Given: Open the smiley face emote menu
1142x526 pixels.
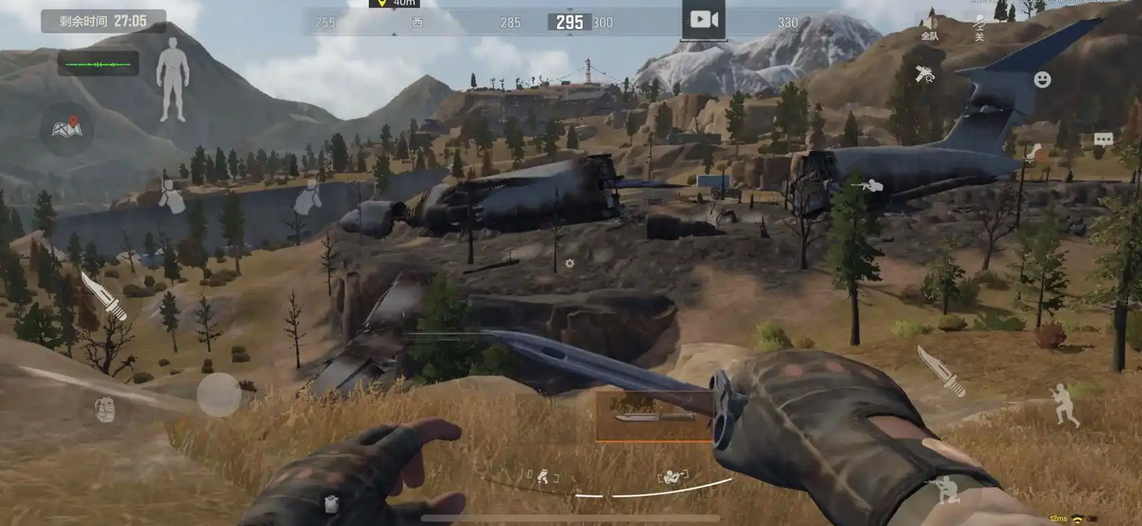Looking at the screenshot, I should (1042, 79).
